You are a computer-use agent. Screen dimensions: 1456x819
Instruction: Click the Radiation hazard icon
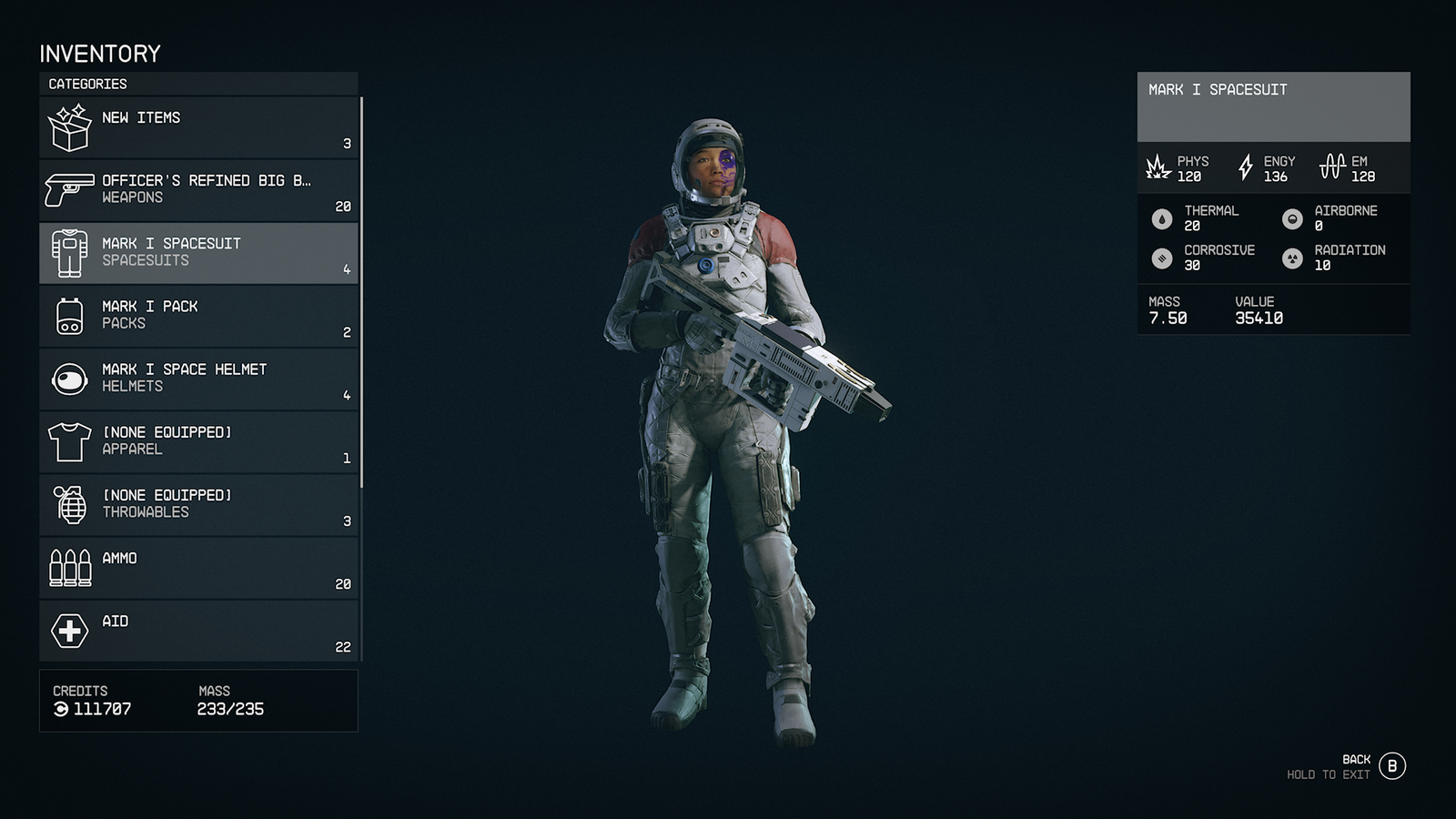[x=1295, y=258]
